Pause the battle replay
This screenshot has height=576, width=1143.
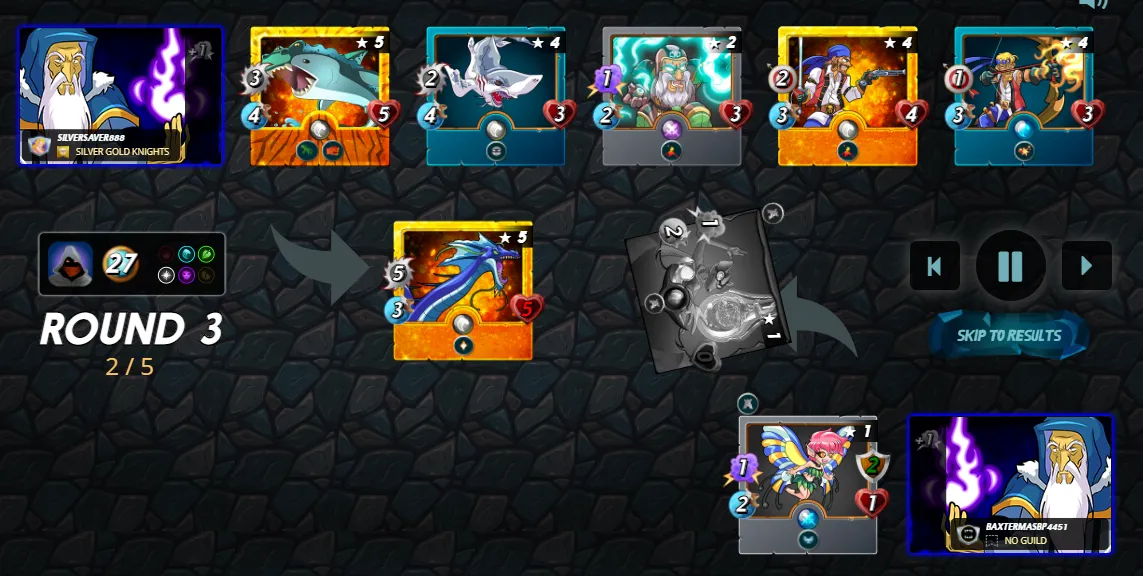pyautogui.click(x=1010, y=266)
